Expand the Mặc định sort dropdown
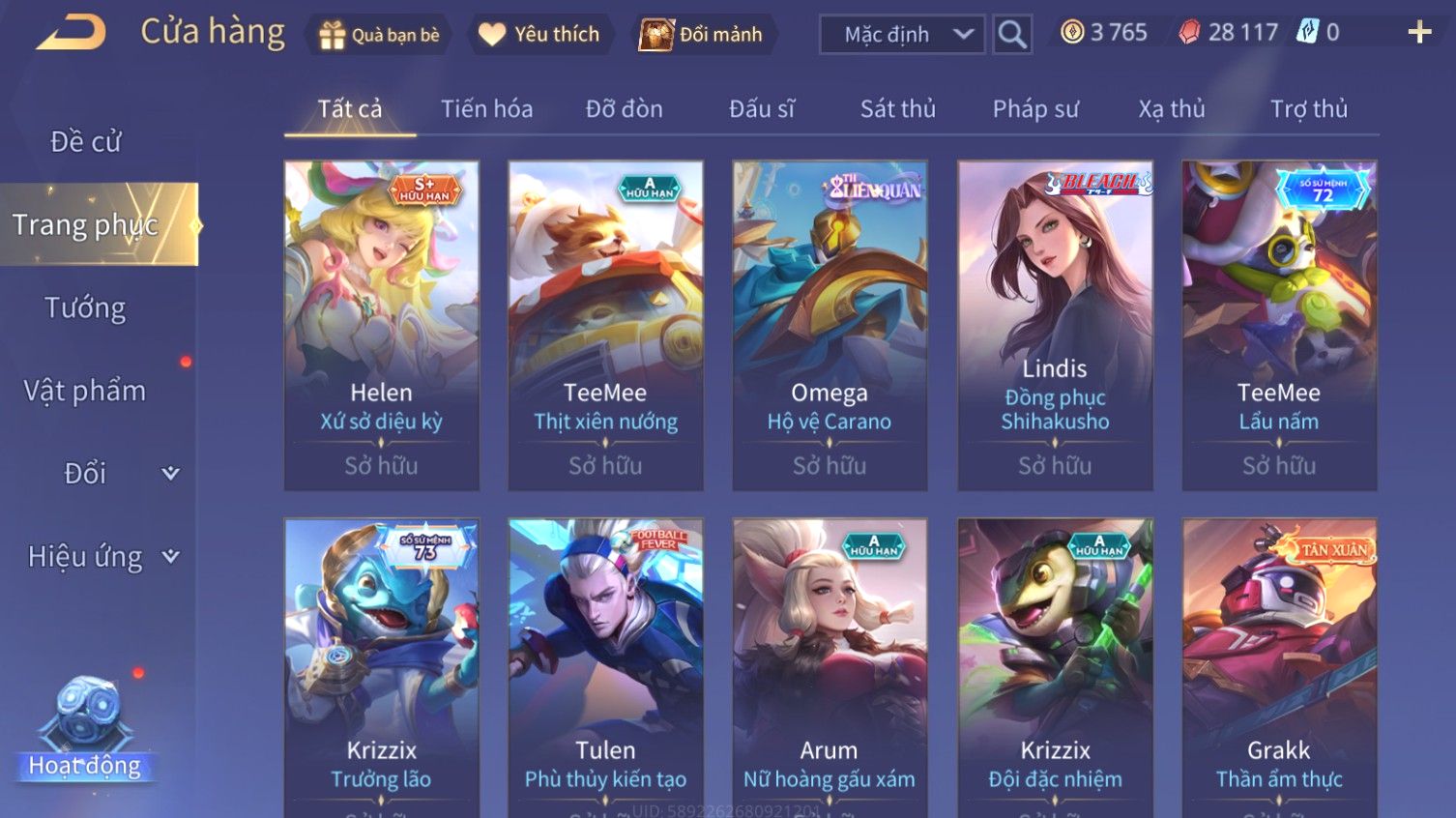 coord(901,35)
